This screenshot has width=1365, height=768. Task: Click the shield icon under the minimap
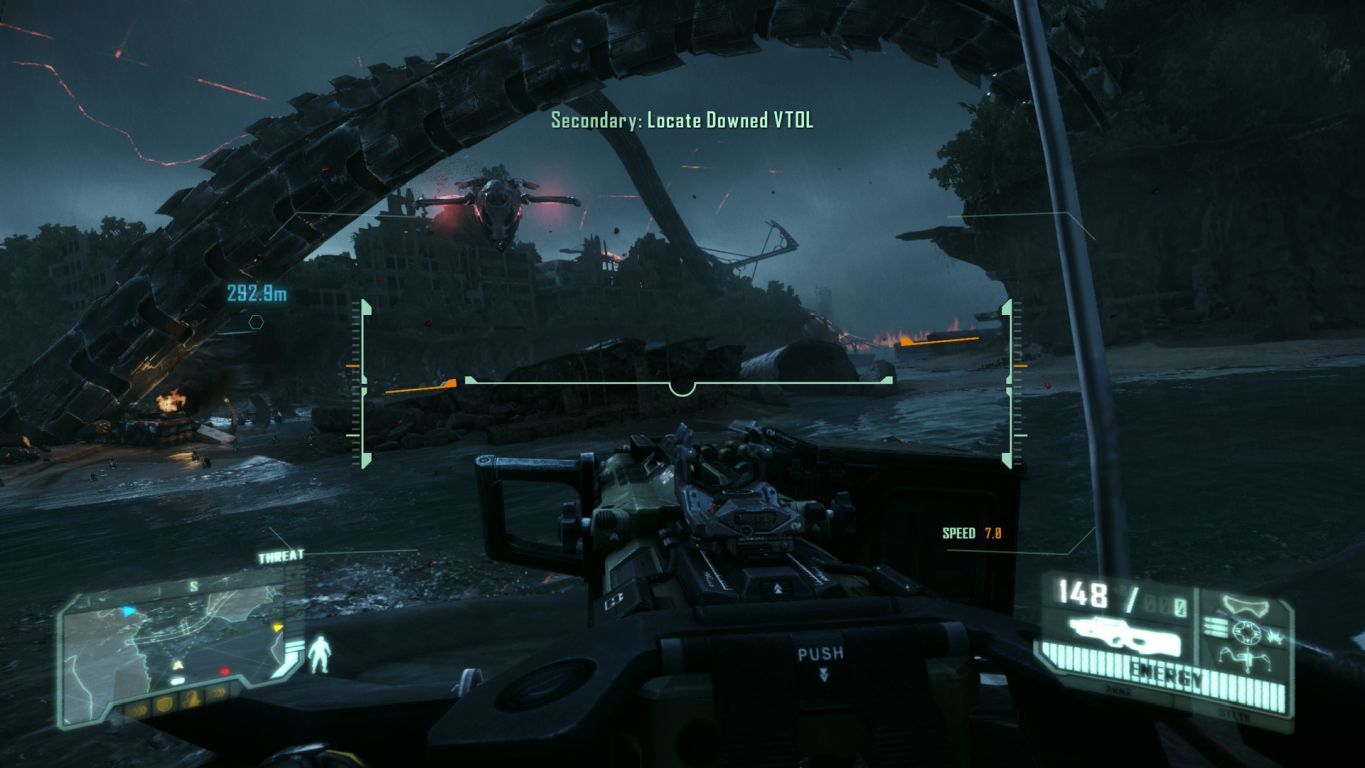click(x=164, y=703)
